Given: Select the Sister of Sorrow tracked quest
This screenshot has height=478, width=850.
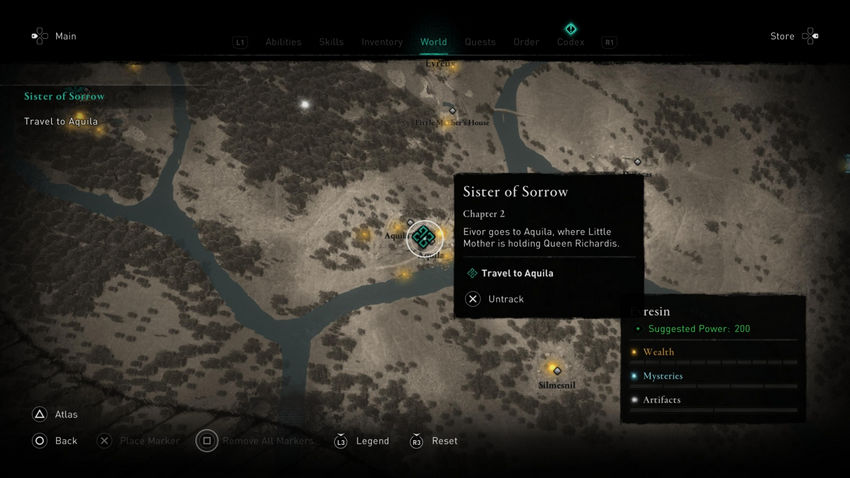Looking at the screenshot, I should (65, 97).
